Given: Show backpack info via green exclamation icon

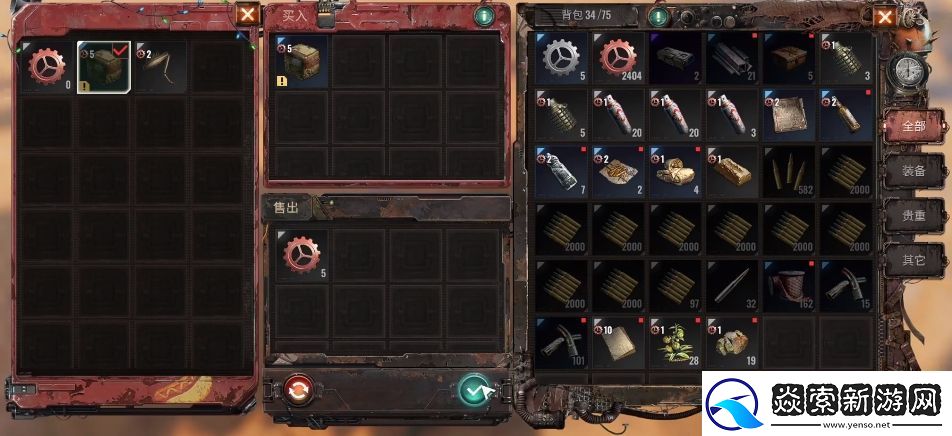Looking at the screenshot, I should pyautogui.click(x=657, y=17).
